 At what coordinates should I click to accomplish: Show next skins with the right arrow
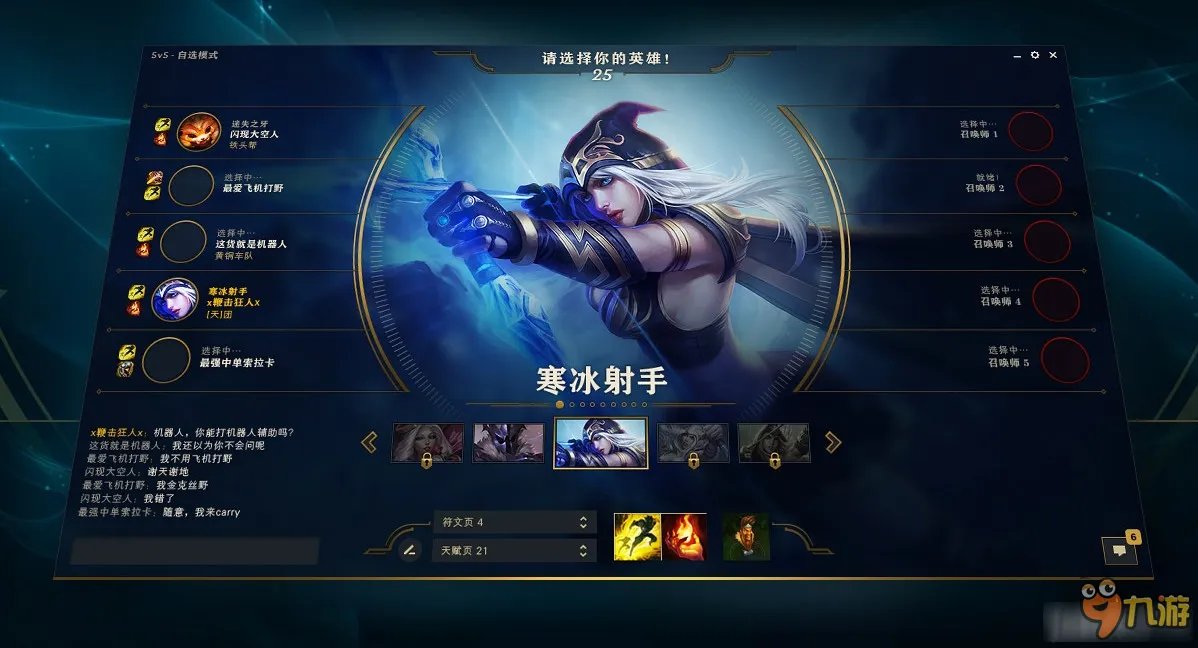coord(832,442)
